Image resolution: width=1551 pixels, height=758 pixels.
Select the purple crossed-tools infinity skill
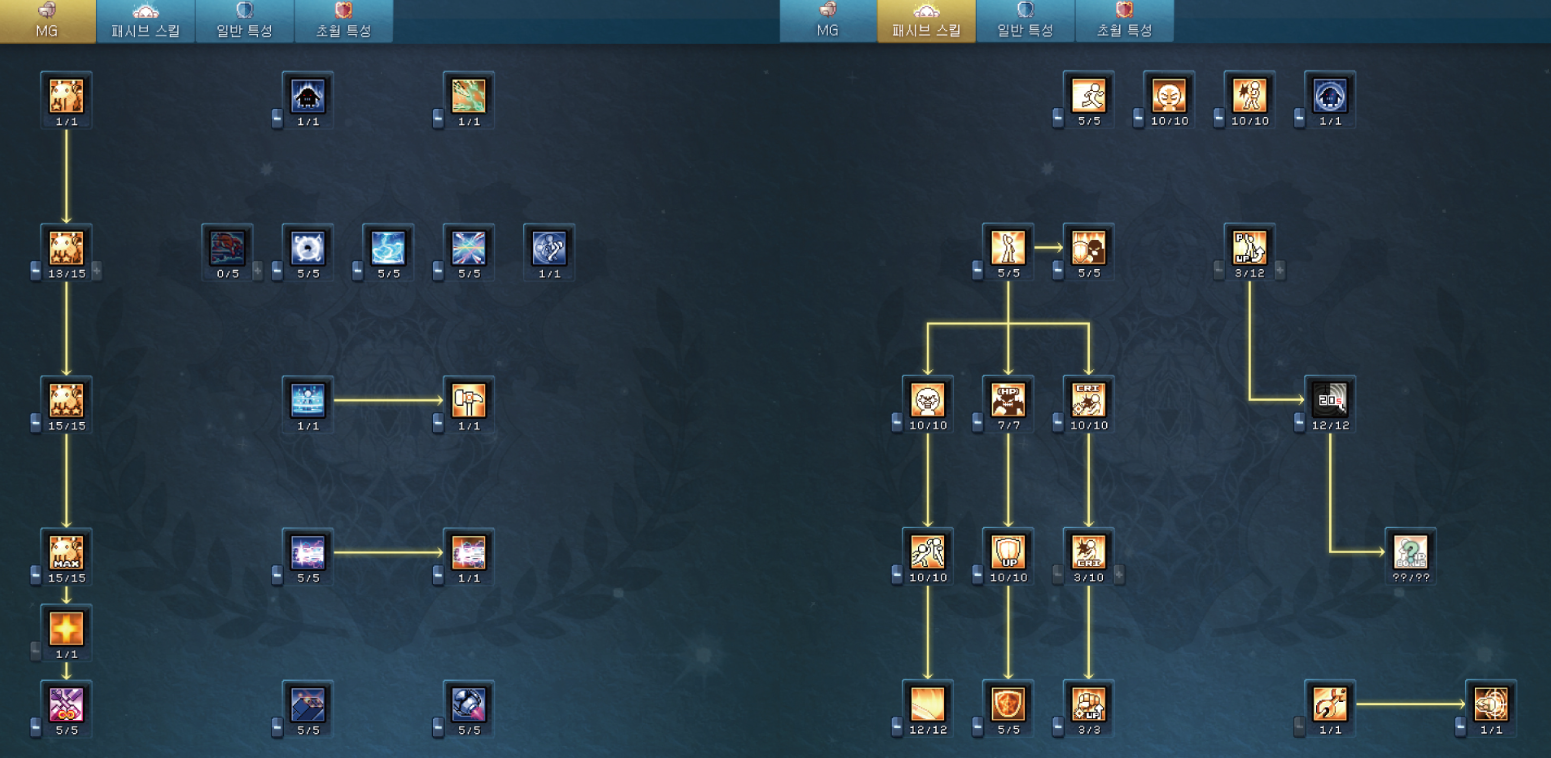click(67, 704)
